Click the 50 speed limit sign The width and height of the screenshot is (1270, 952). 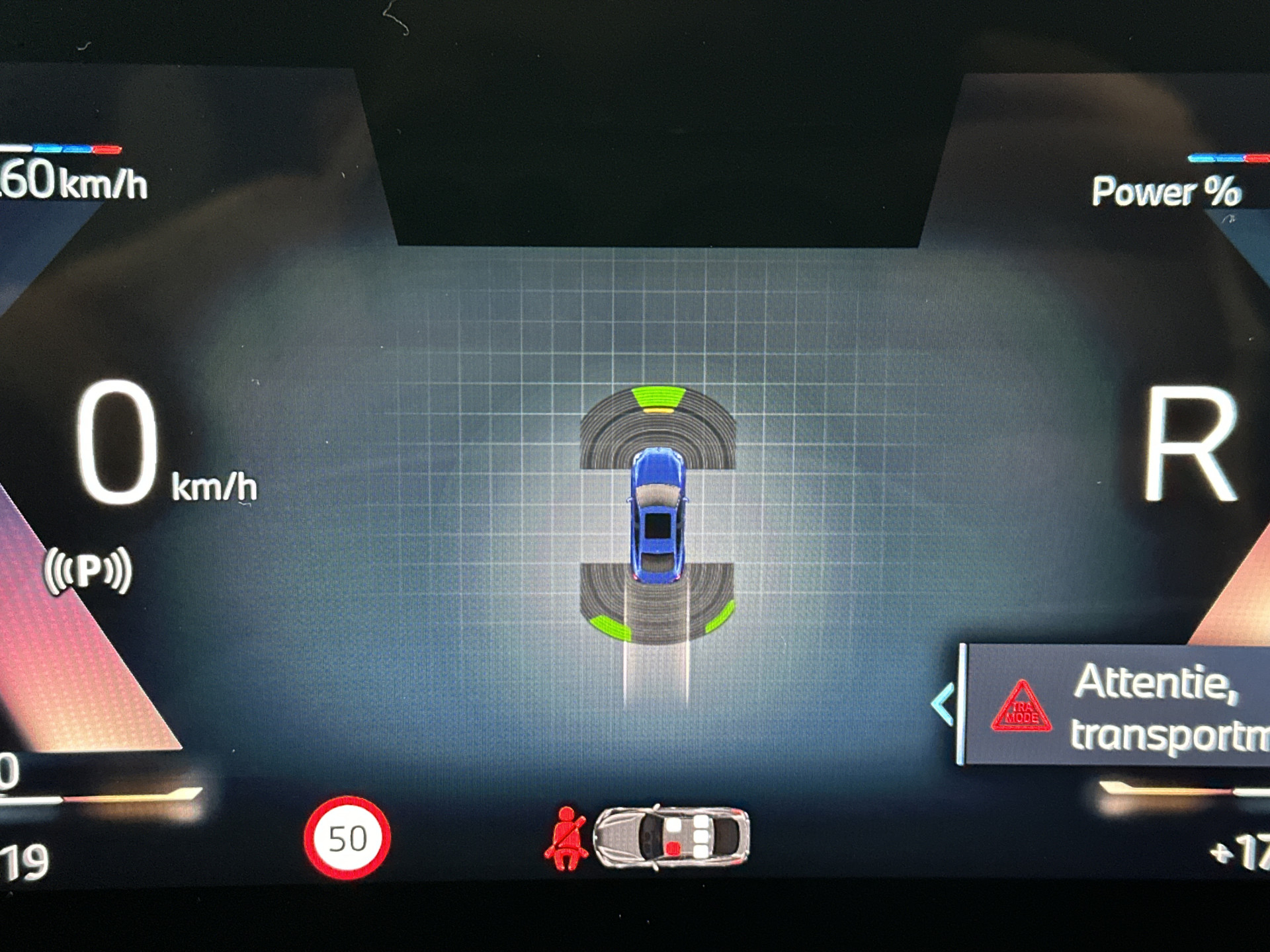pos(347,838)
